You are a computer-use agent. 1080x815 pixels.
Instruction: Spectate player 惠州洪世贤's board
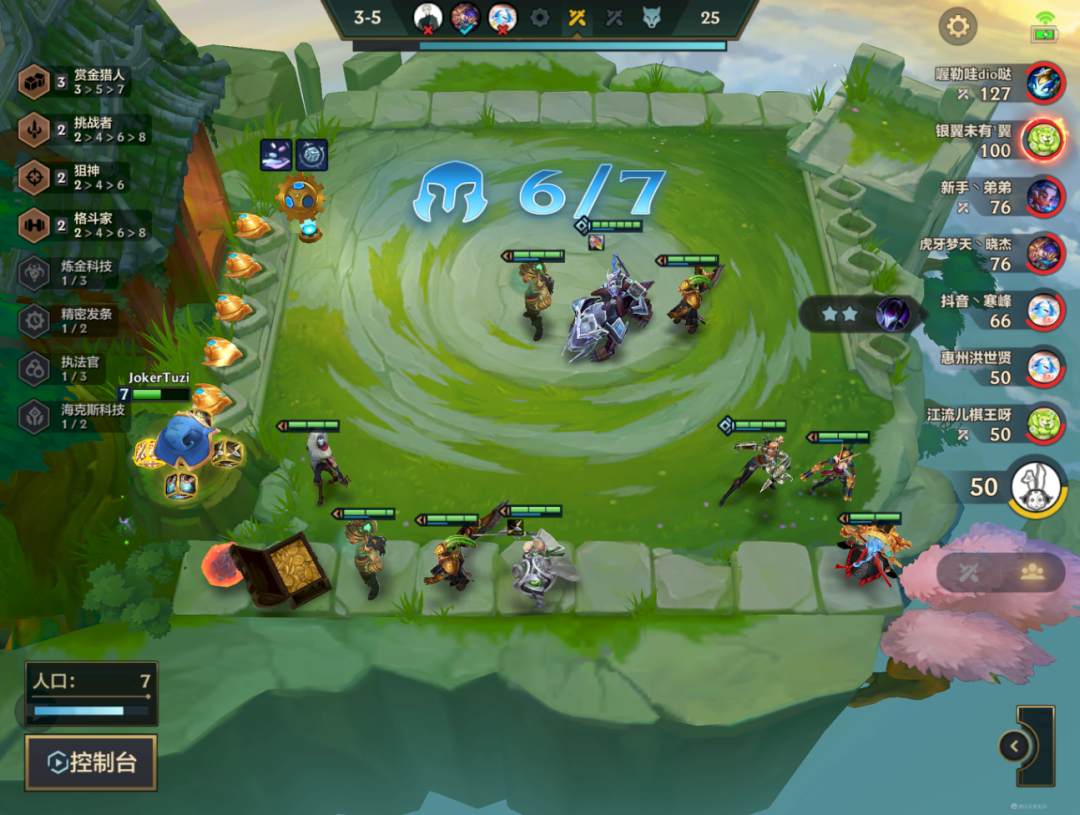(1043, 367)
